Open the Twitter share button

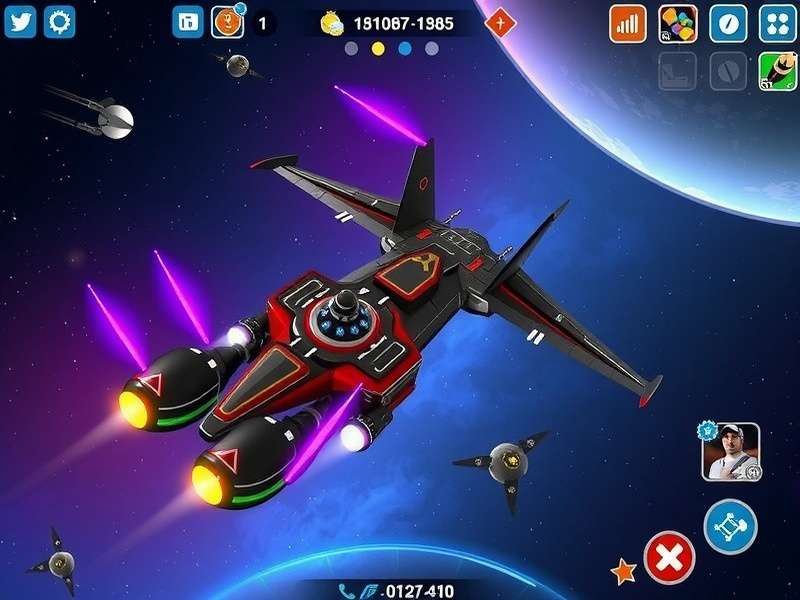(20, 21)
